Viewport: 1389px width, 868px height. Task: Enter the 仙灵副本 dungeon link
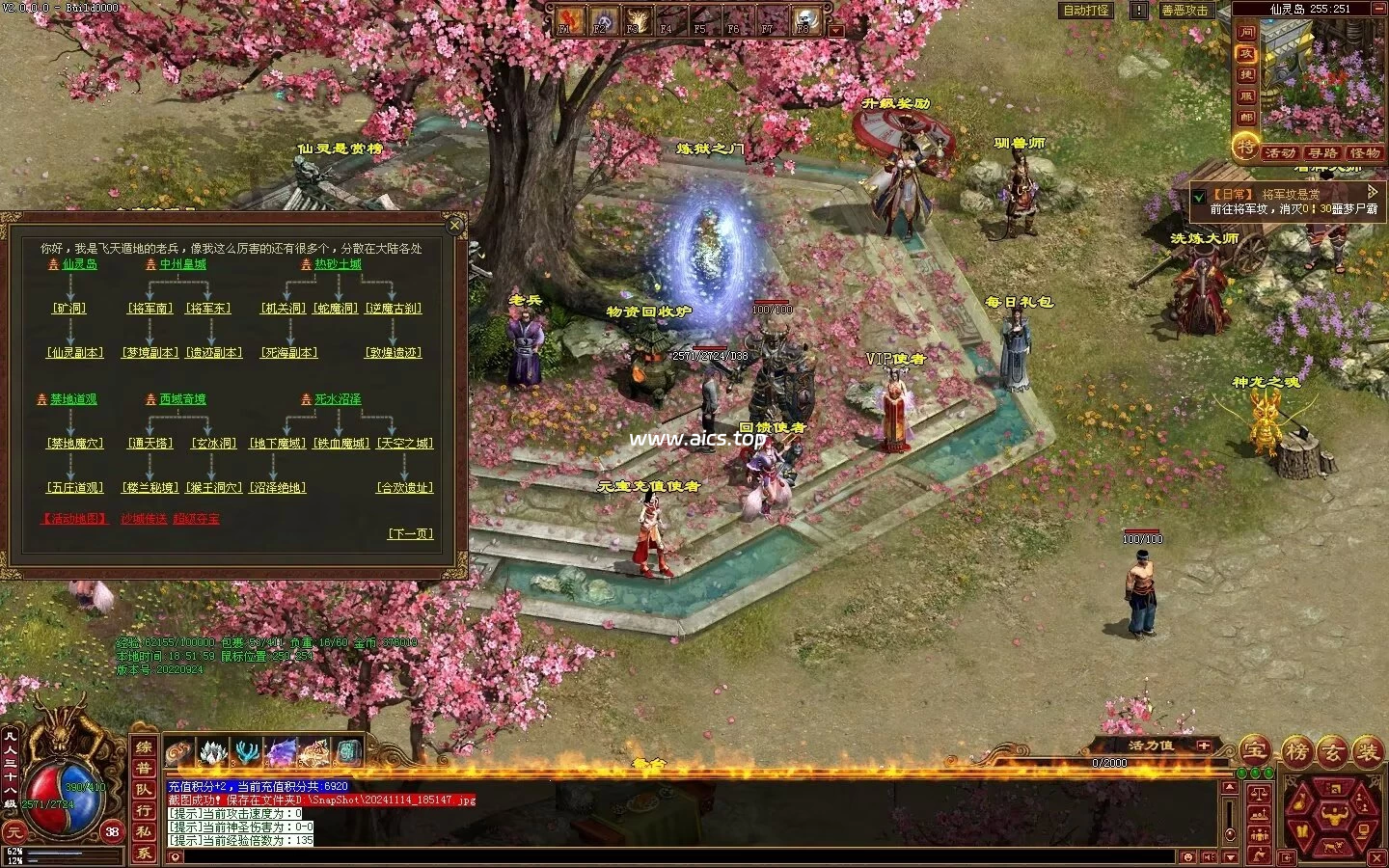75,353
